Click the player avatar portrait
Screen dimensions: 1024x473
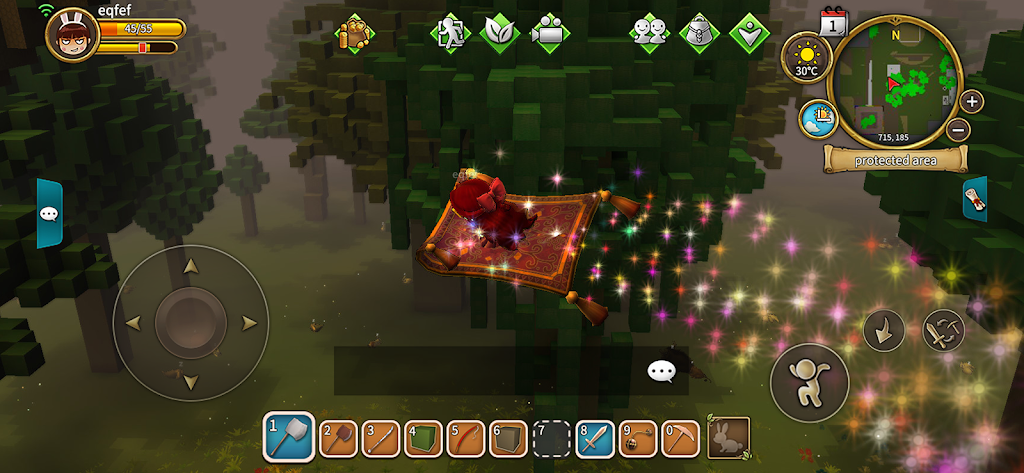(70, 35)
